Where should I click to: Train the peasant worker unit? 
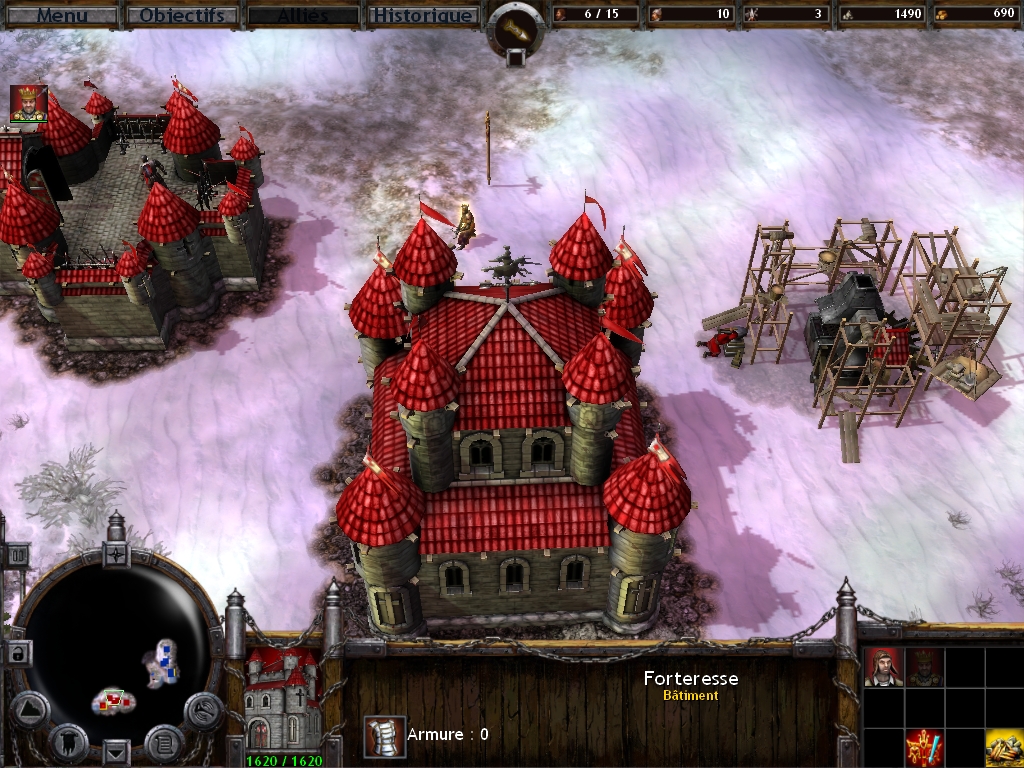(884, 667)
